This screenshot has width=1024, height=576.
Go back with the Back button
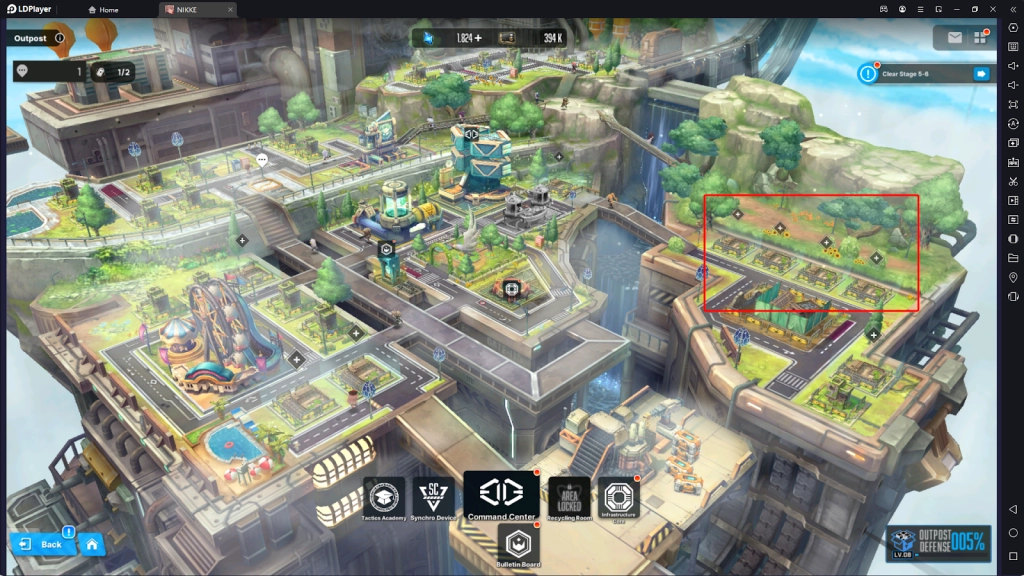(x=41, y=544)
